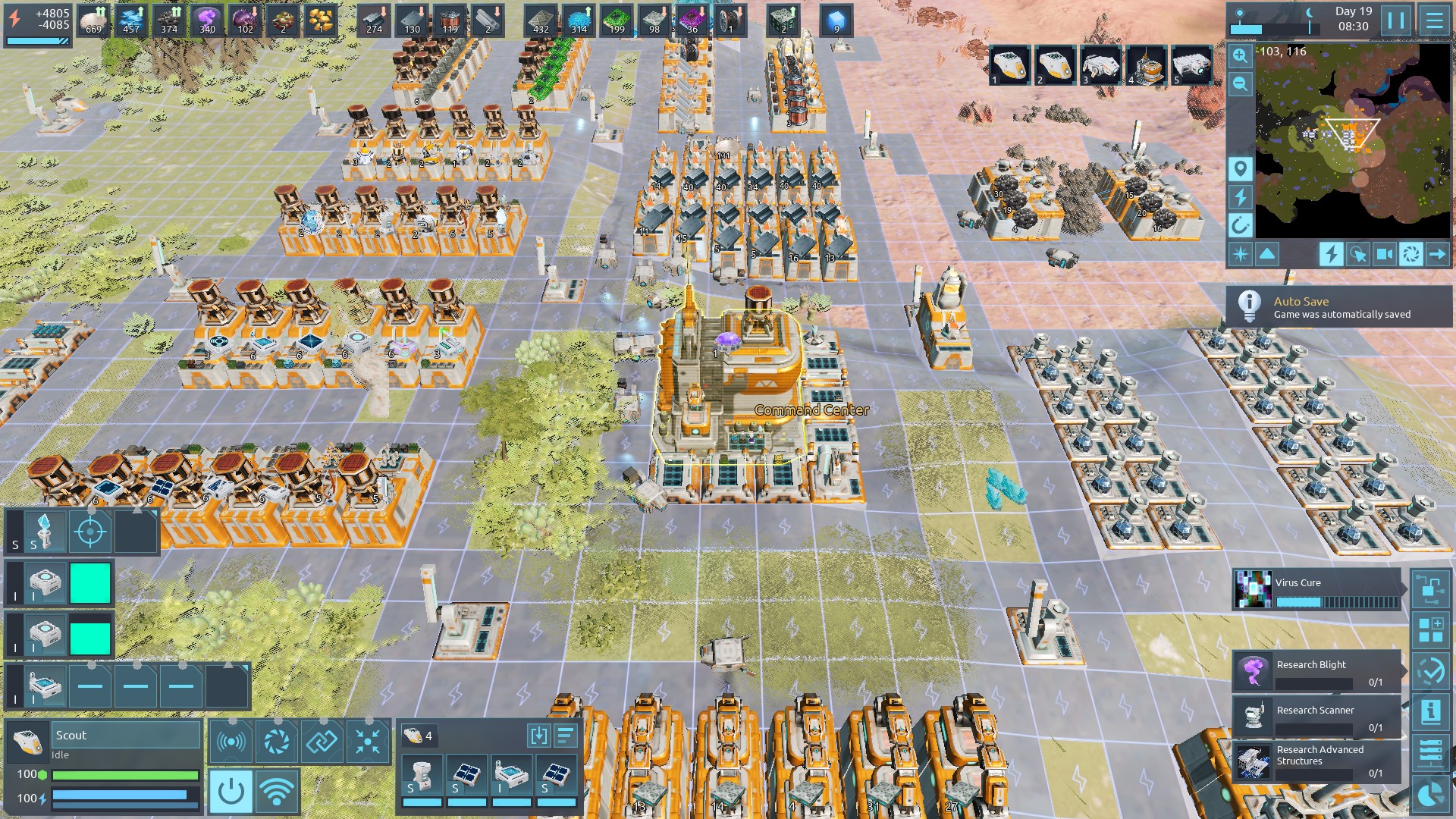This screenshot has height=819, width=1456.
Task: Open the main hamburger menu
Action: 1434,20
